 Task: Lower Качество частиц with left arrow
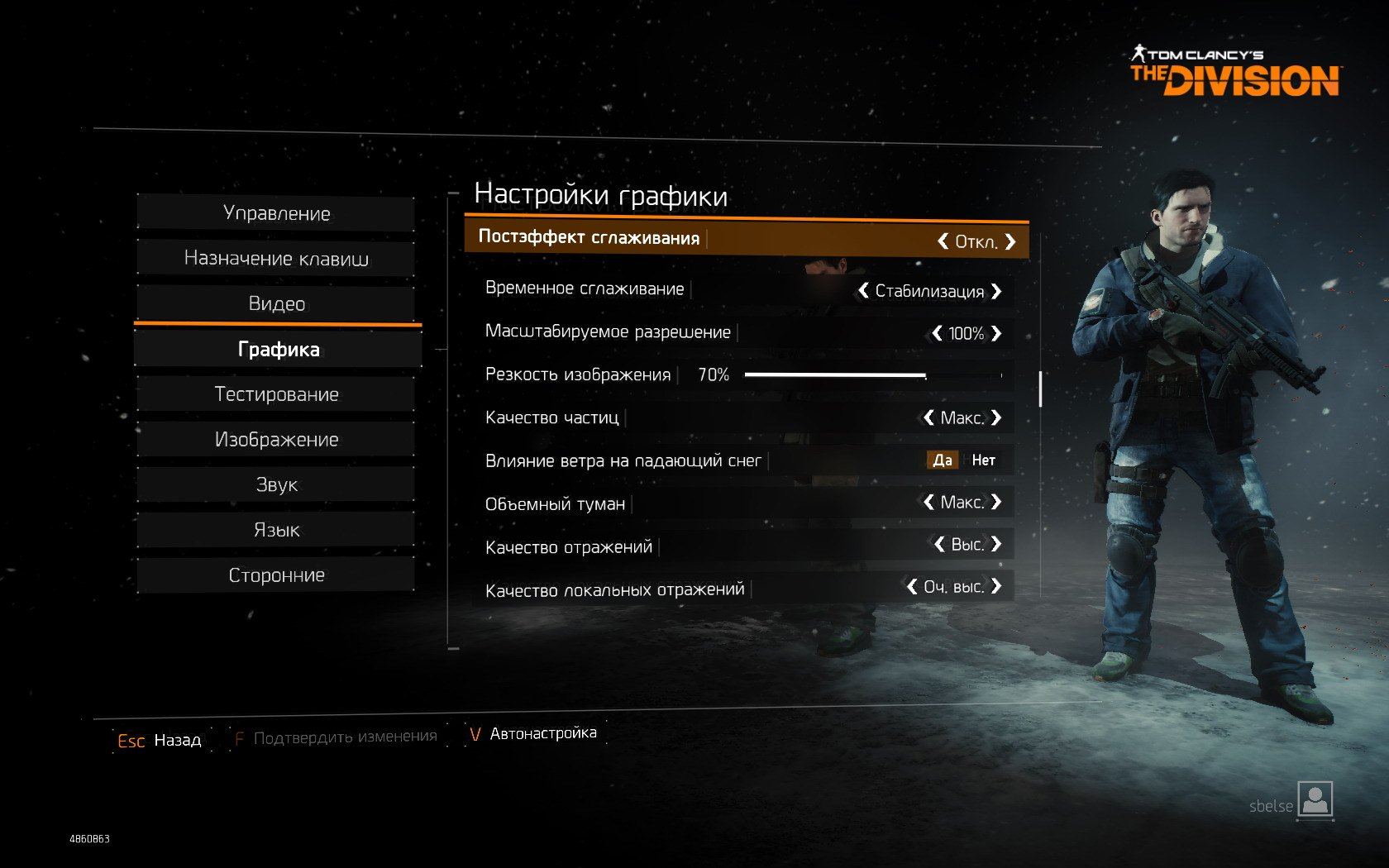pos(928,417)
